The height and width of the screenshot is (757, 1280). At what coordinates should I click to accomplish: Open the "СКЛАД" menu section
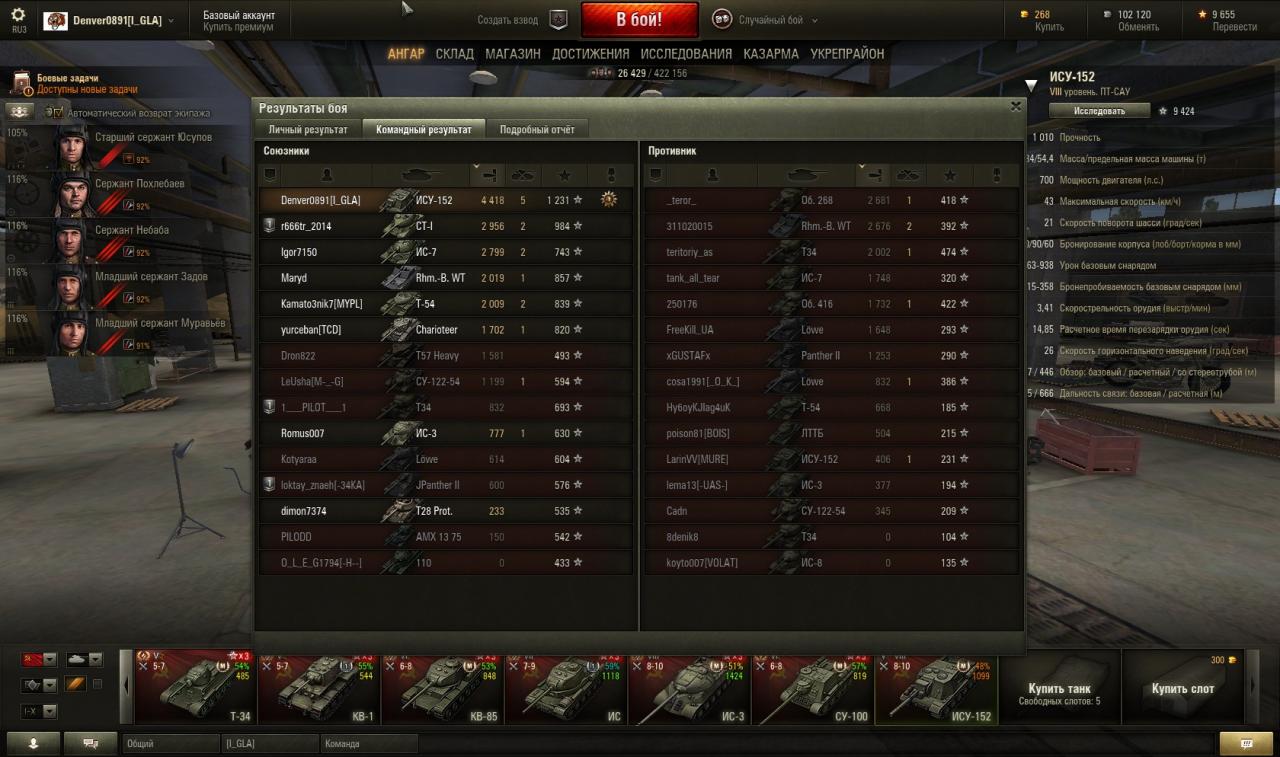pos(454,54)
